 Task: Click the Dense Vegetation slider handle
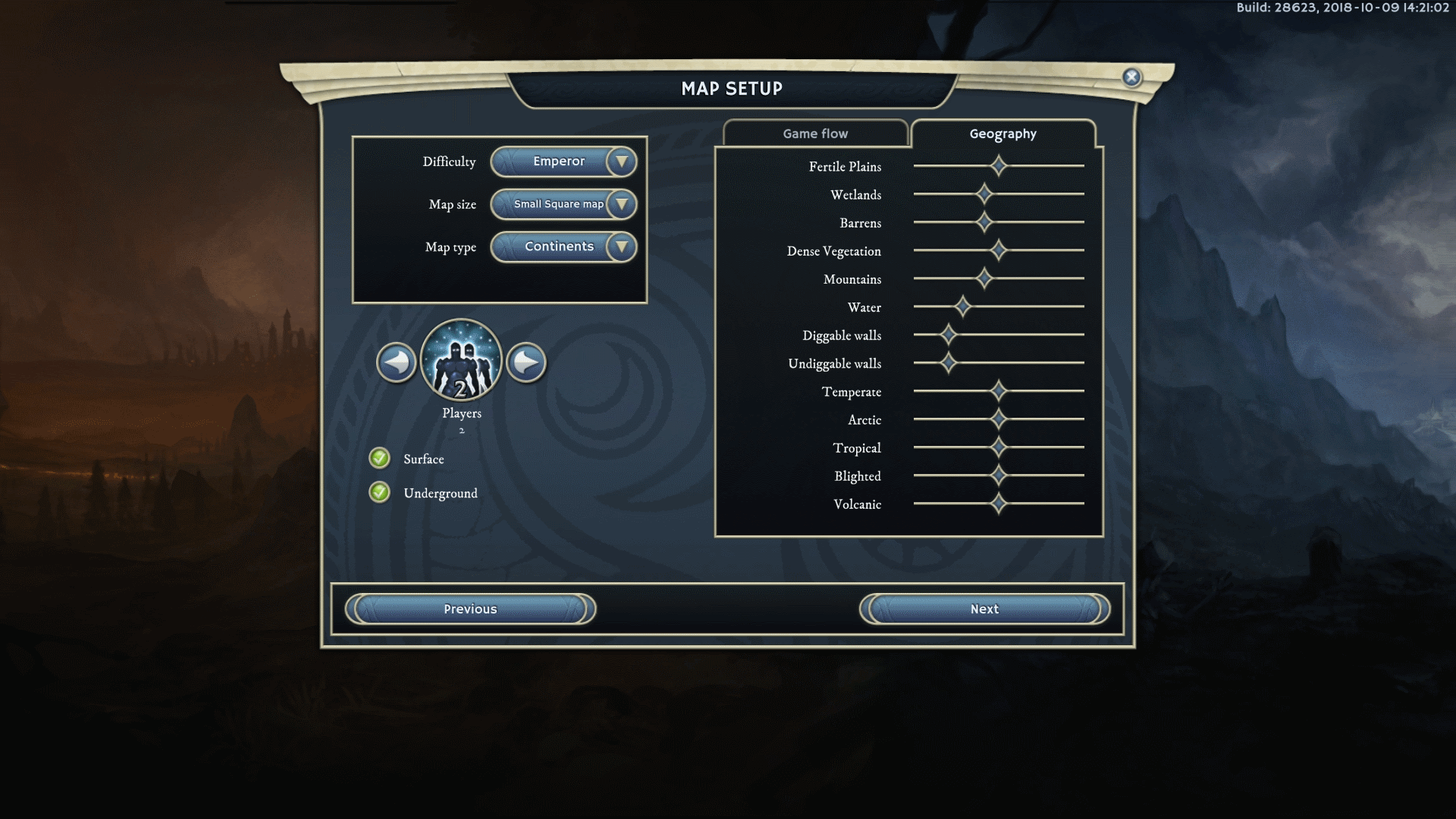point(999,249)
